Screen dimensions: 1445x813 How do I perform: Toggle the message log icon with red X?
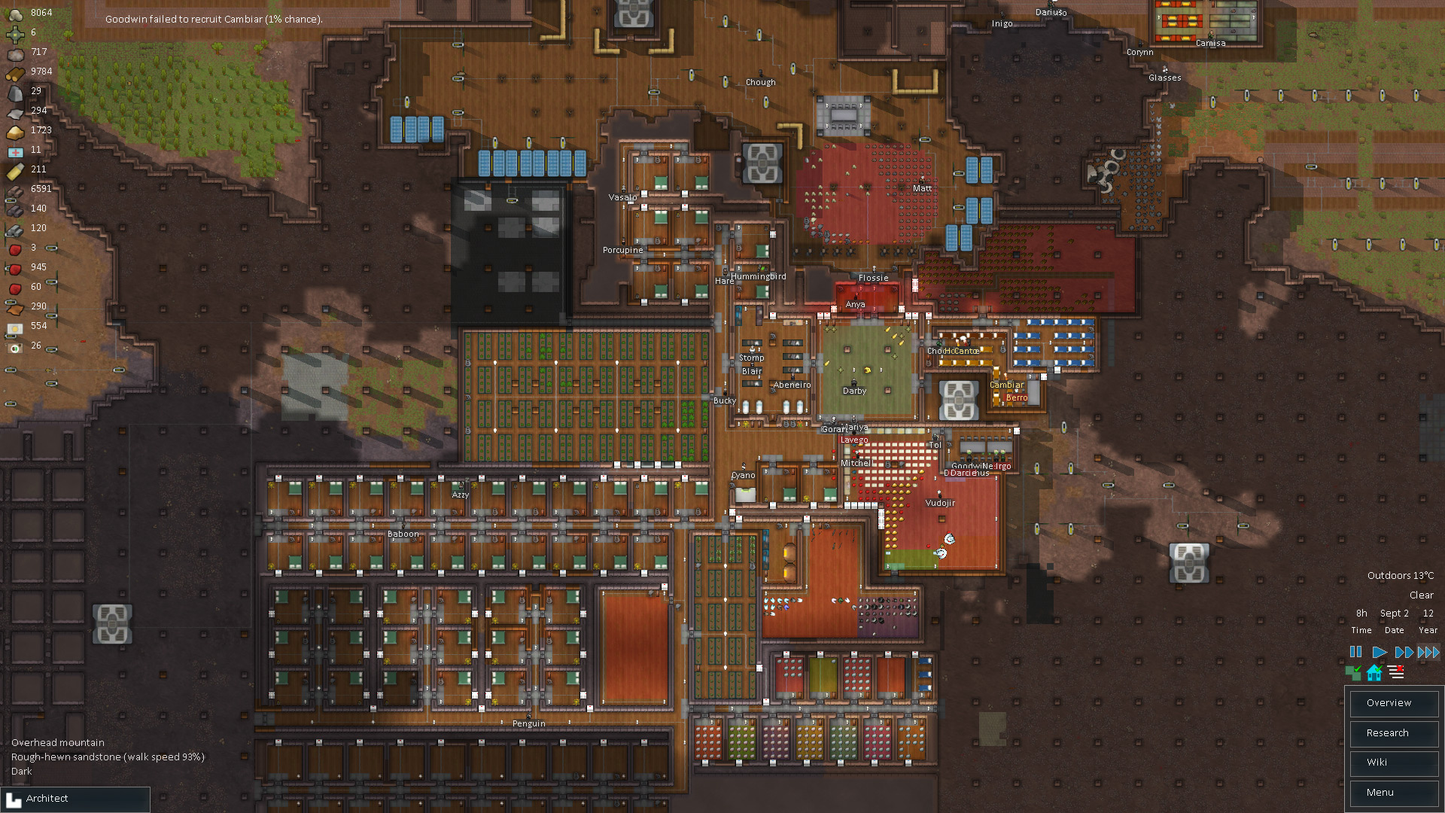(1394, 672)
